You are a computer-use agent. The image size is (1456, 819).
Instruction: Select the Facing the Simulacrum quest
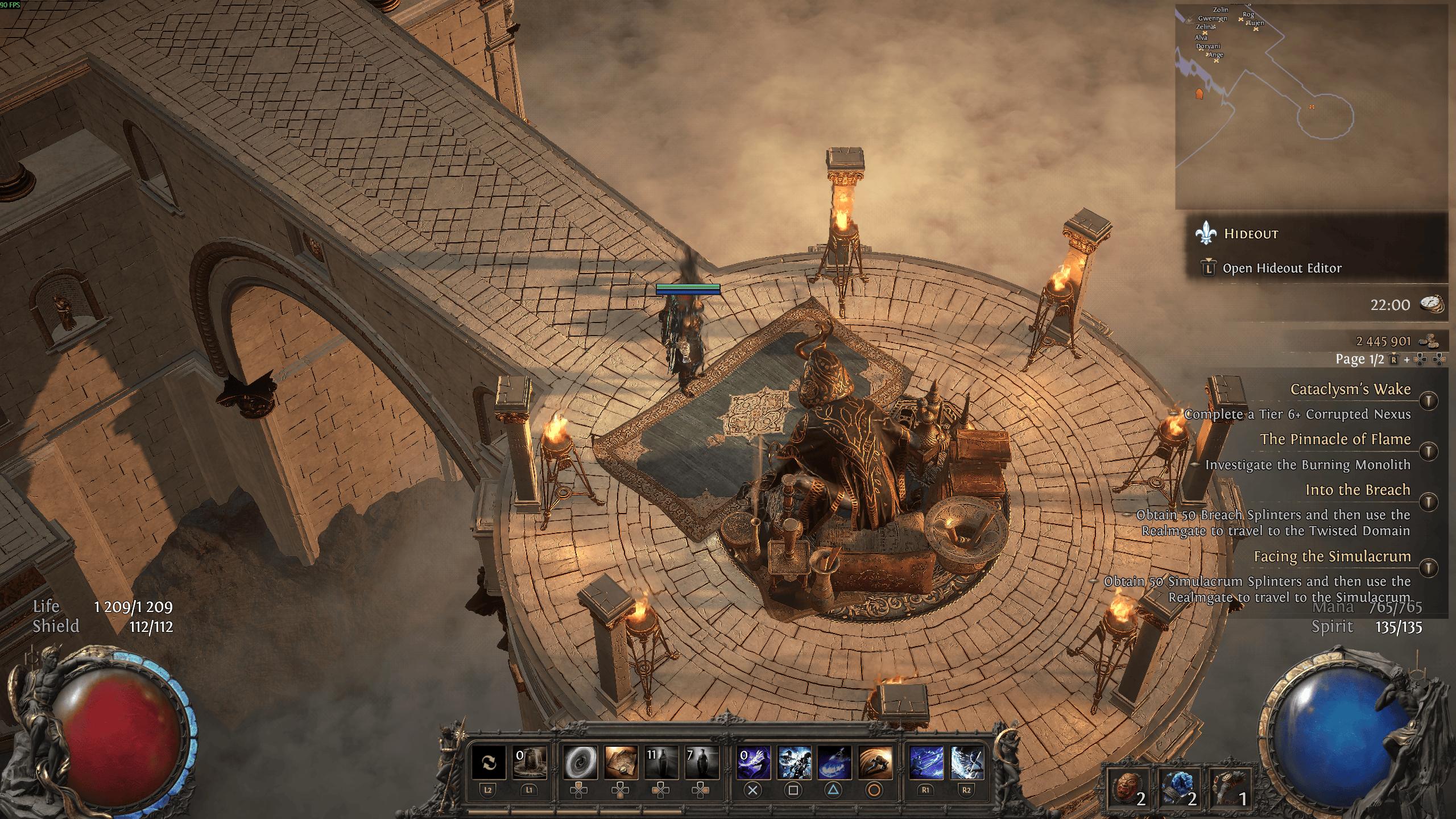tap(1332, 557)
